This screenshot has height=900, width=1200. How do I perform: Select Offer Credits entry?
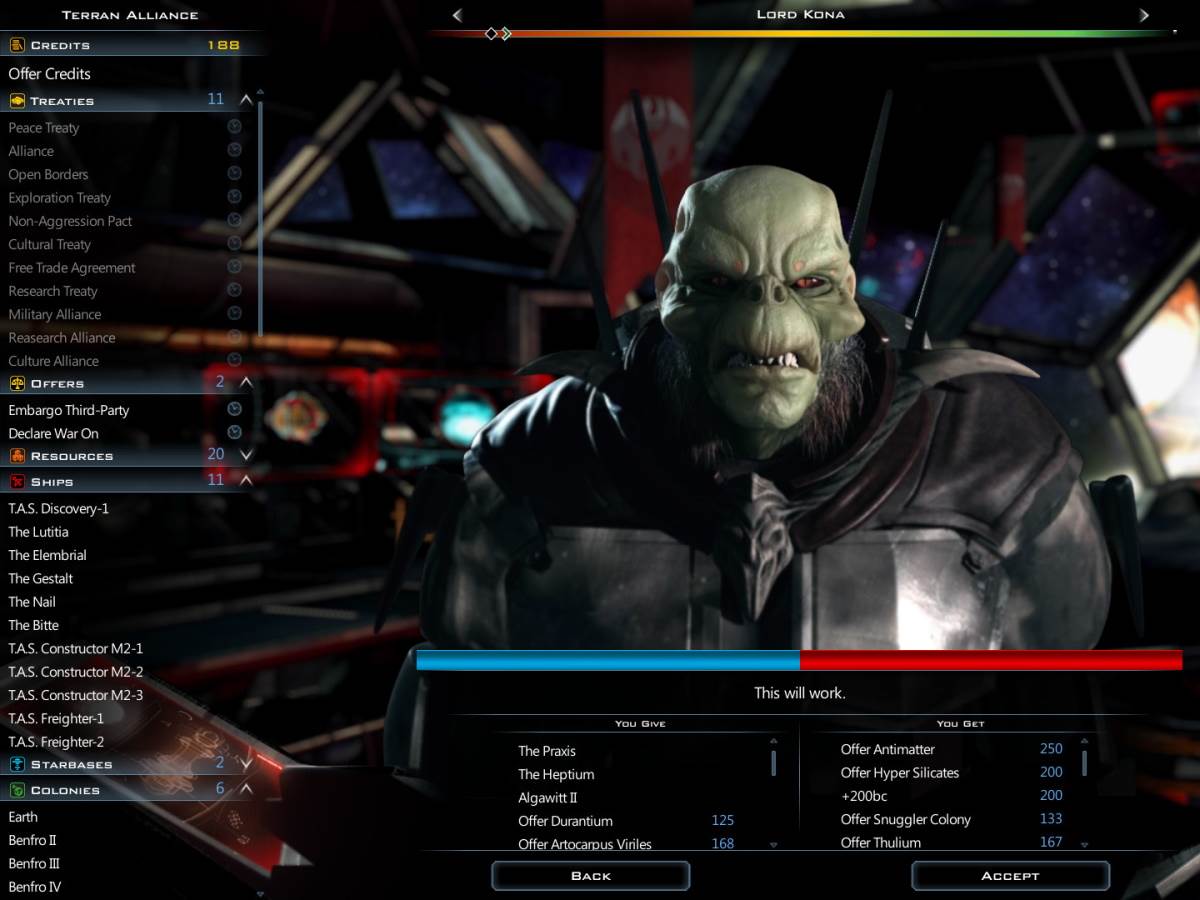pyautogui.click(x=50, y=74)
